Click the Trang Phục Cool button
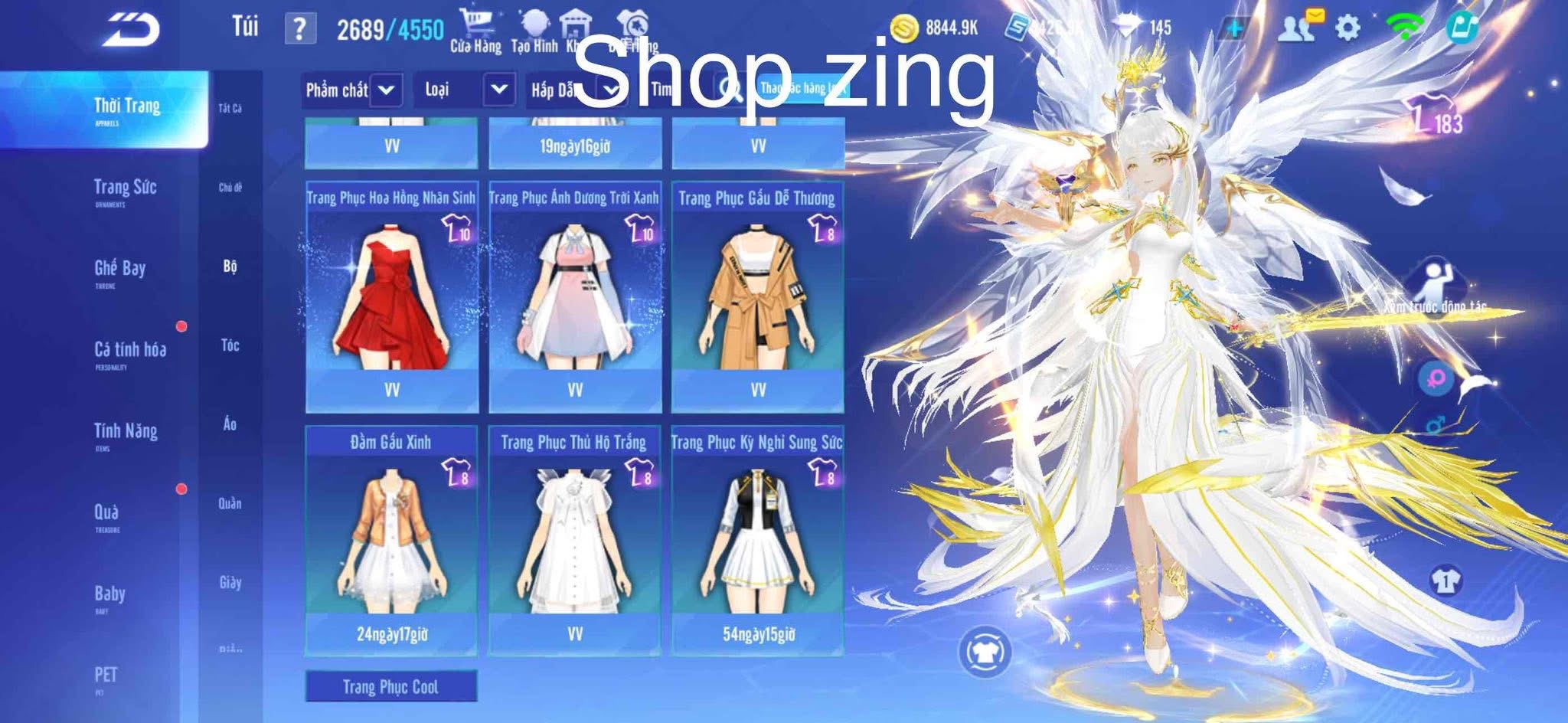This screenshot has width=1568, height=723. 392,687
